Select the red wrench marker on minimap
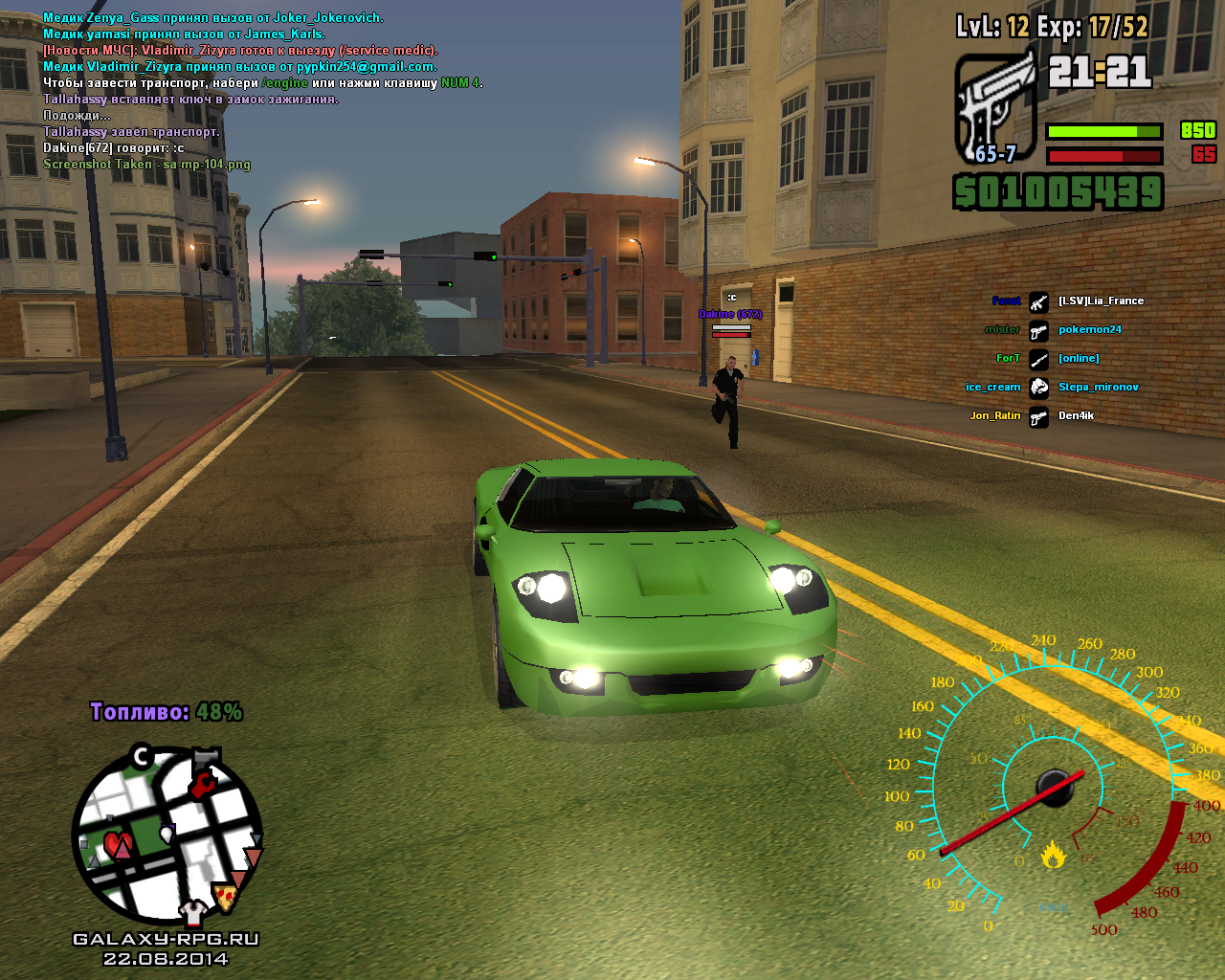The width and height of the screenshot is (1225, 980). (202, 786)
